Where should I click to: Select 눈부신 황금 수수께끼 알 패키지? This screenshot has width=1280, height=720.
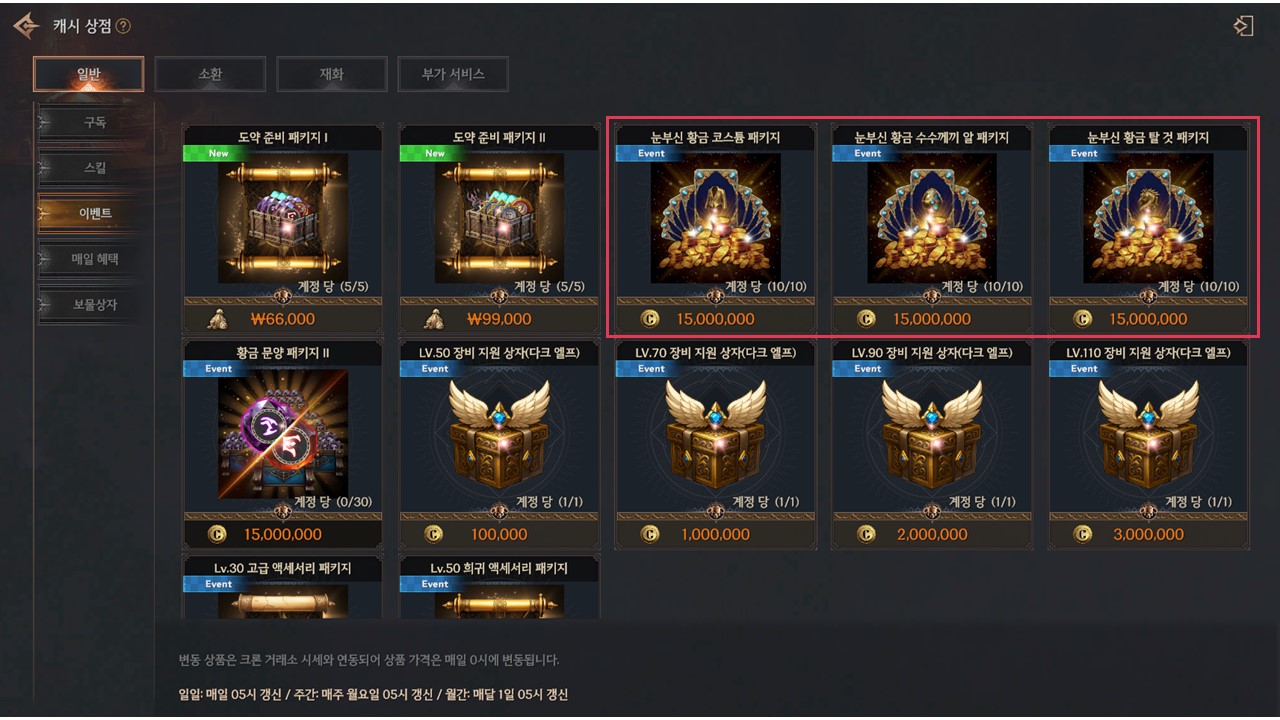pyautogui.click(x=932, y=218)
